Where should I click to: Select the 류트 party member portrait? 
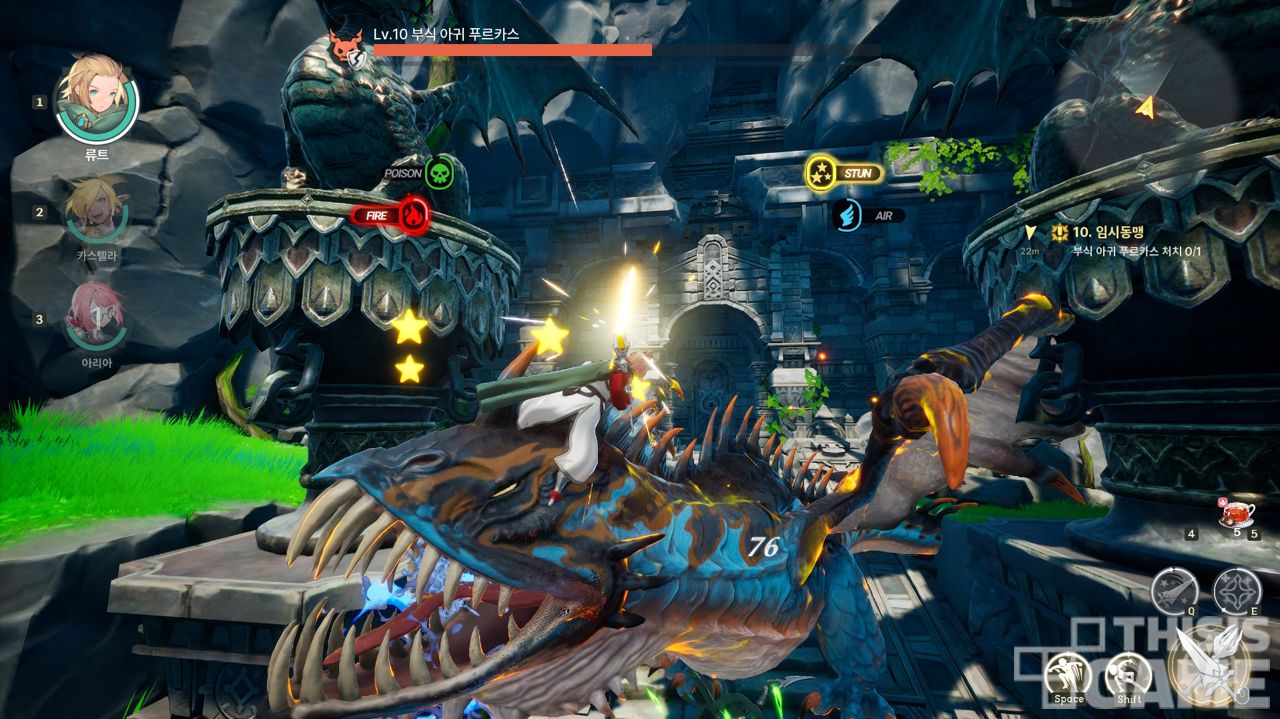[x=97, y=100]
